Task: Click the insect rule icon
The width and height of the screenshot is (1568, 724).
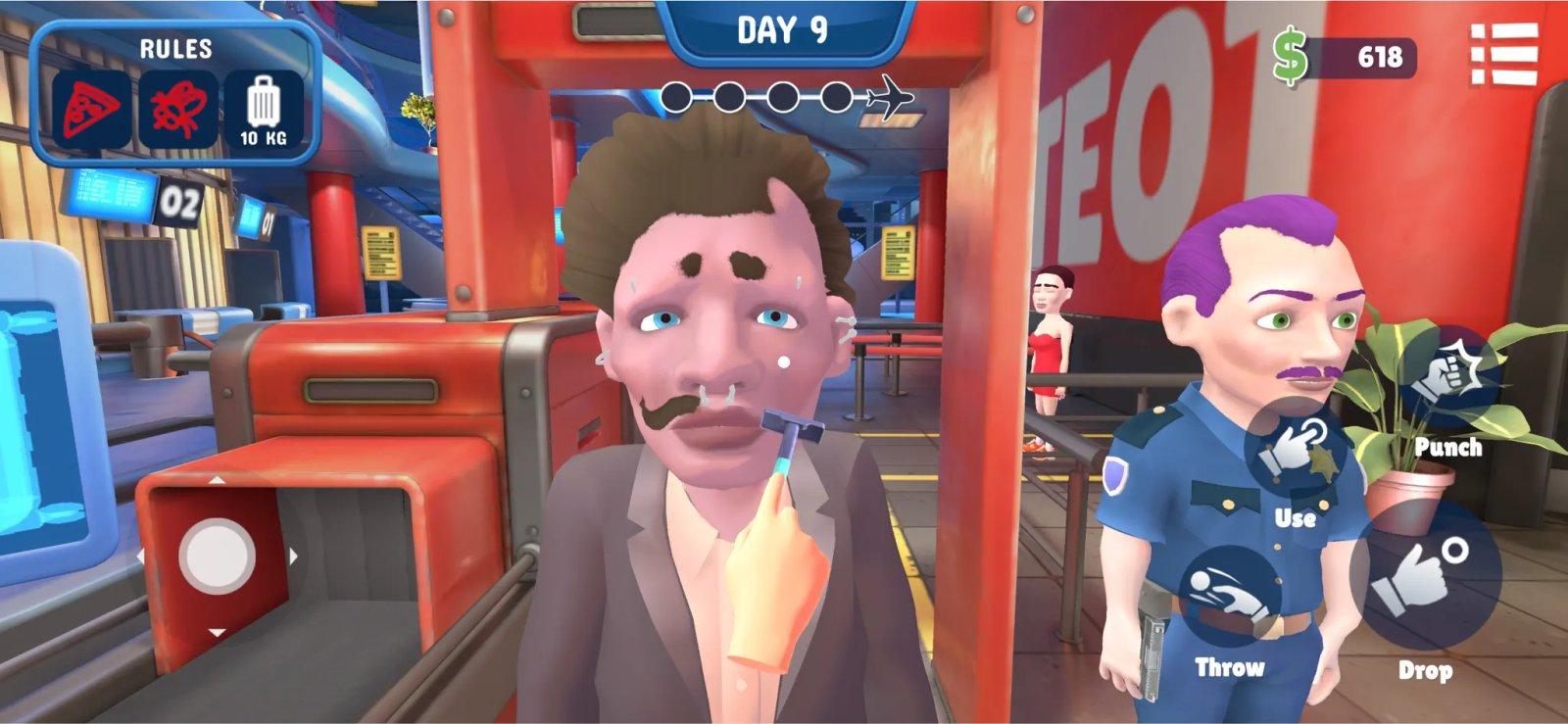Action: (x=178, y=105)
